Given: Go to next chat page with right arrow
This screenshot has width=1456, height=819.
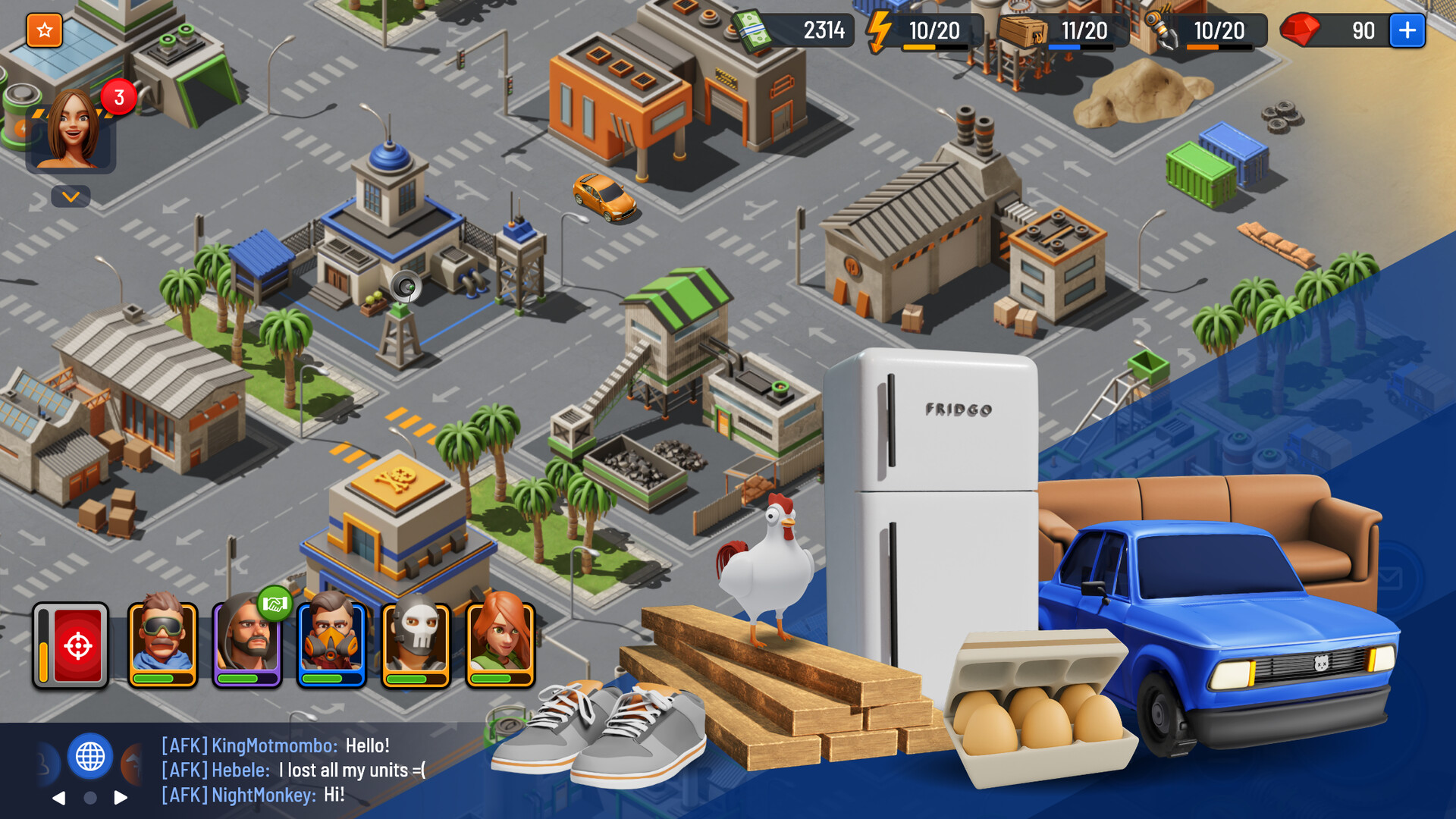Looking at the screenshot, I should (x=119, y=797).
